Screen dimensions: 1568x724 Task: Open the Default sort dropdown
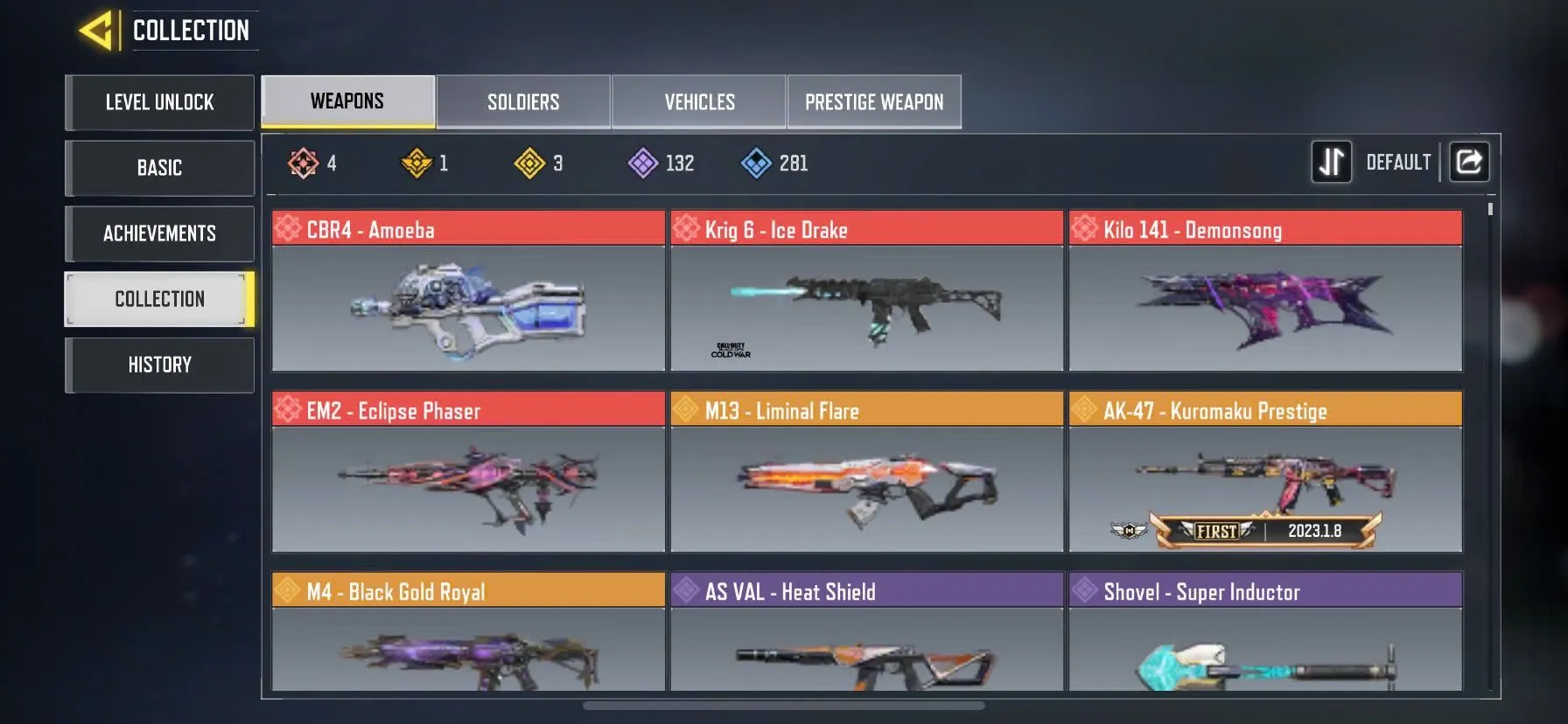pos(1398,162)
